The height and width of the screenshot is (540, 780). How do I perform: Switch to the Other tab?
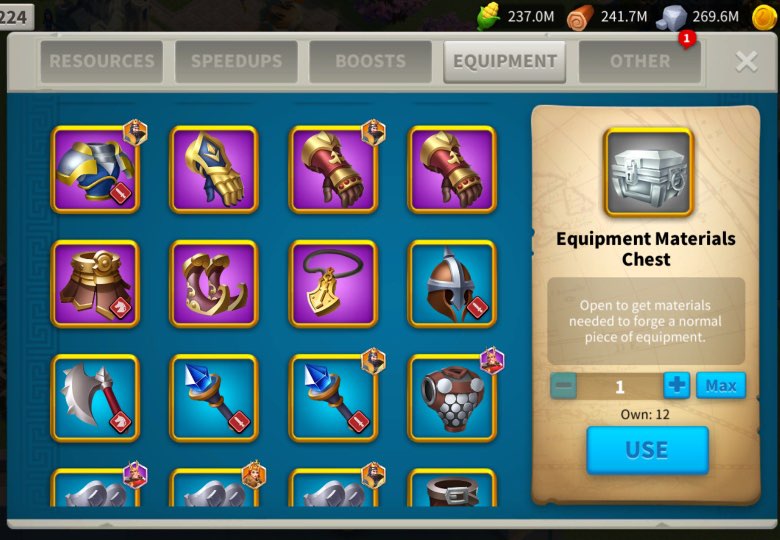[x=640, y=62]
